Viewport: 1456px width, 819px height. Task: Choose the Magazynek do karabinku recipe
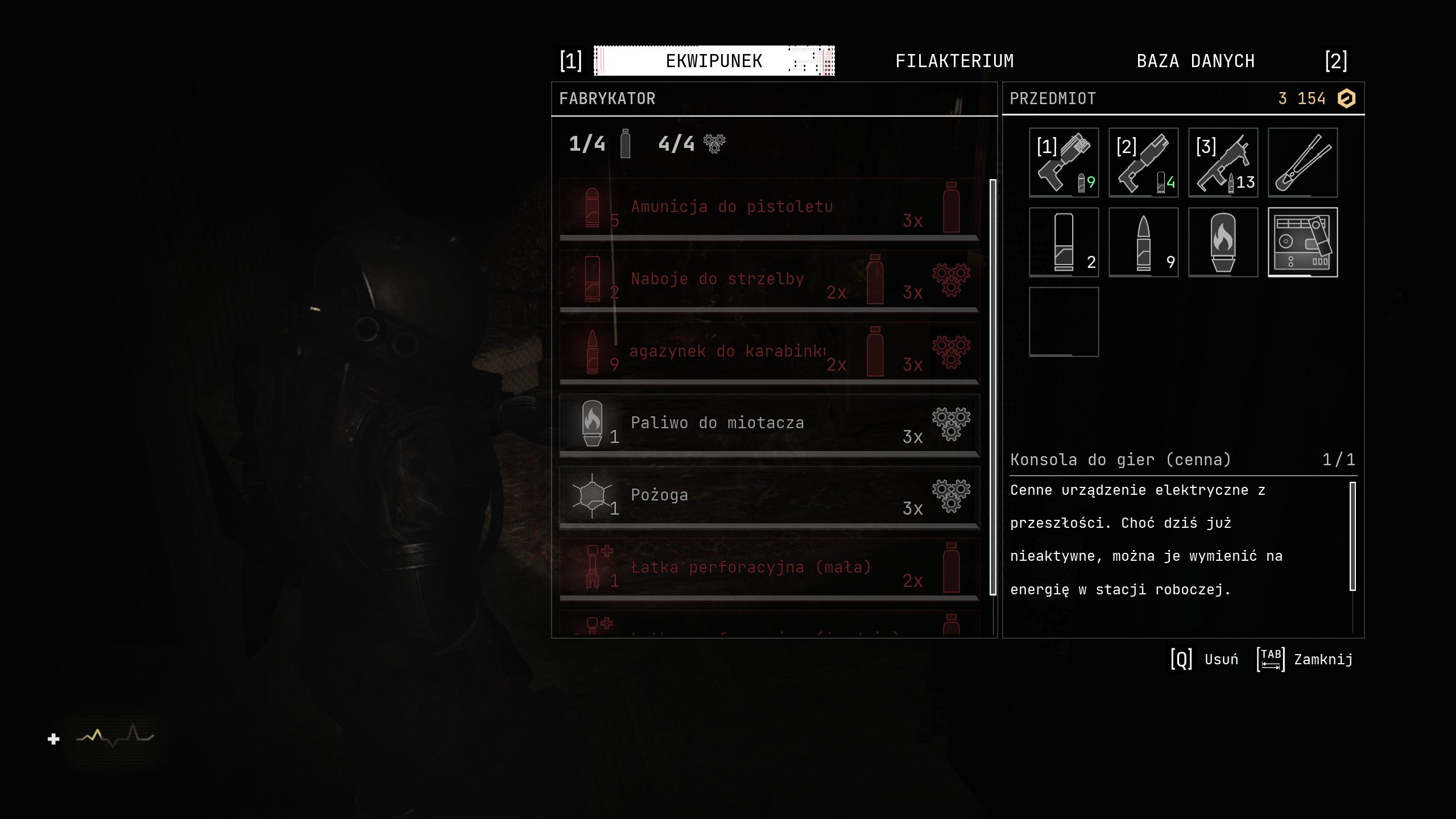769,353
